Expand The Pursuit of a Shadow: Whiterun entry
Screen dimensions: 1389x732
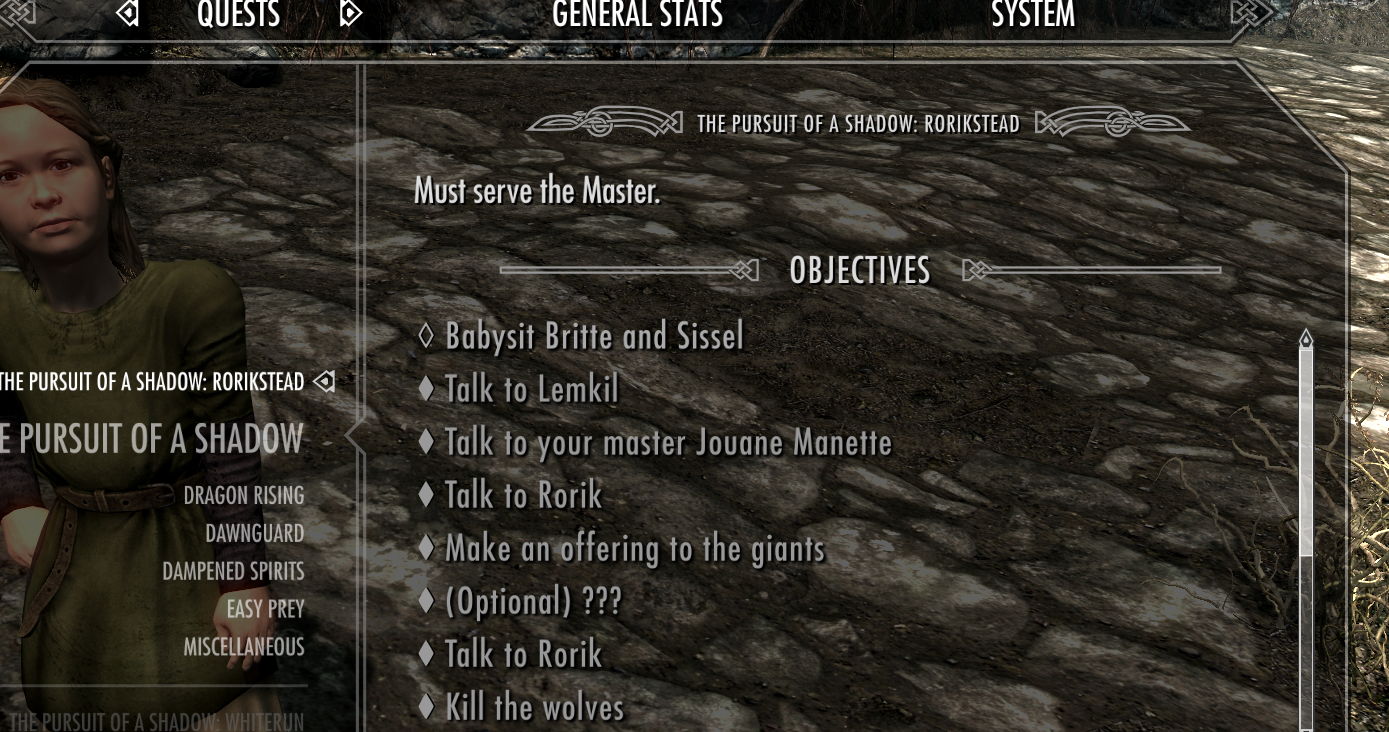pyautogui.click(x=155, y=720)
